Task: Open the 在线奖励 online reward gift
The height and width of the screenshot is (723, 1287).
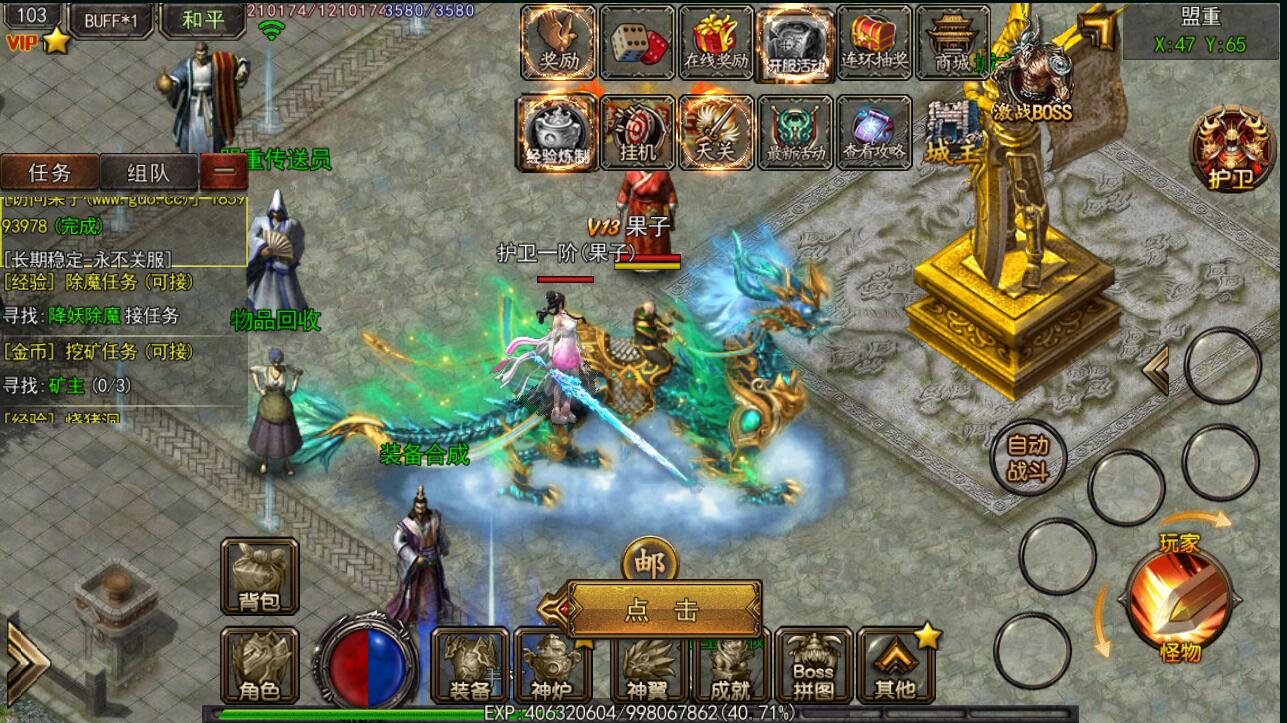Action: (716, 42)
